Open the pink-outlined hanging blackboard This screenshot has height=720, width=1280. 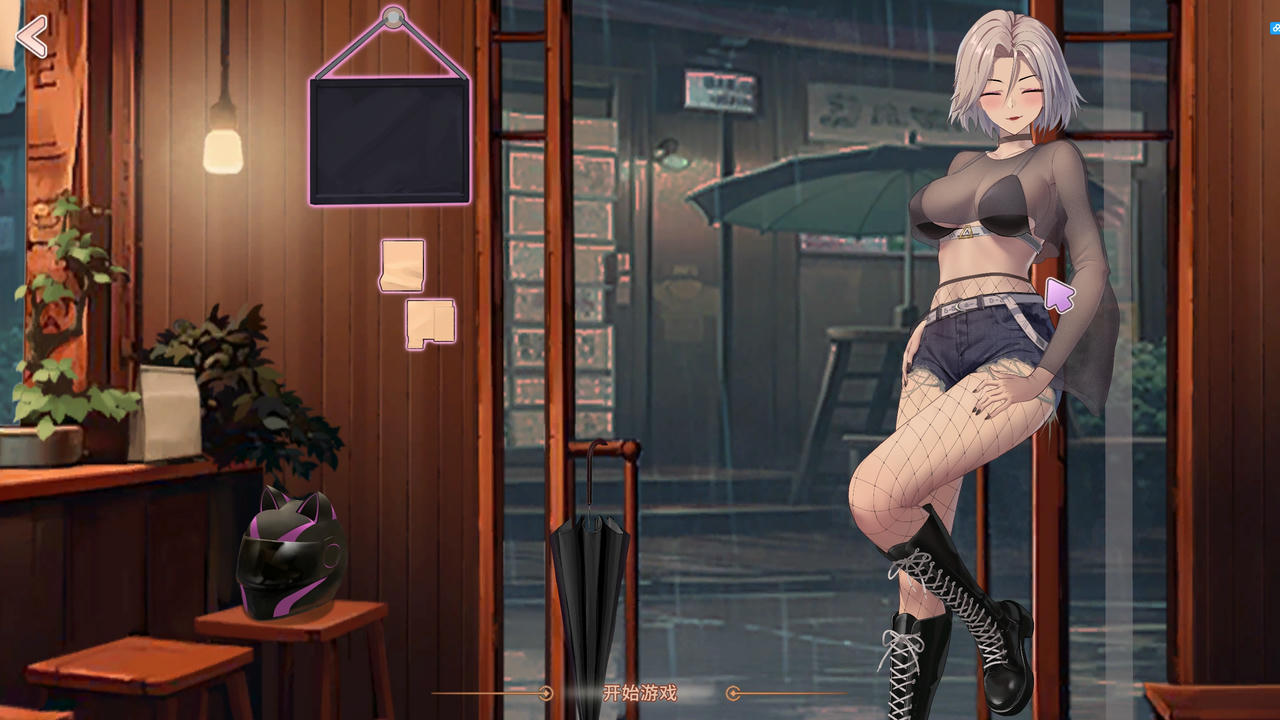[x=390, y=141]
